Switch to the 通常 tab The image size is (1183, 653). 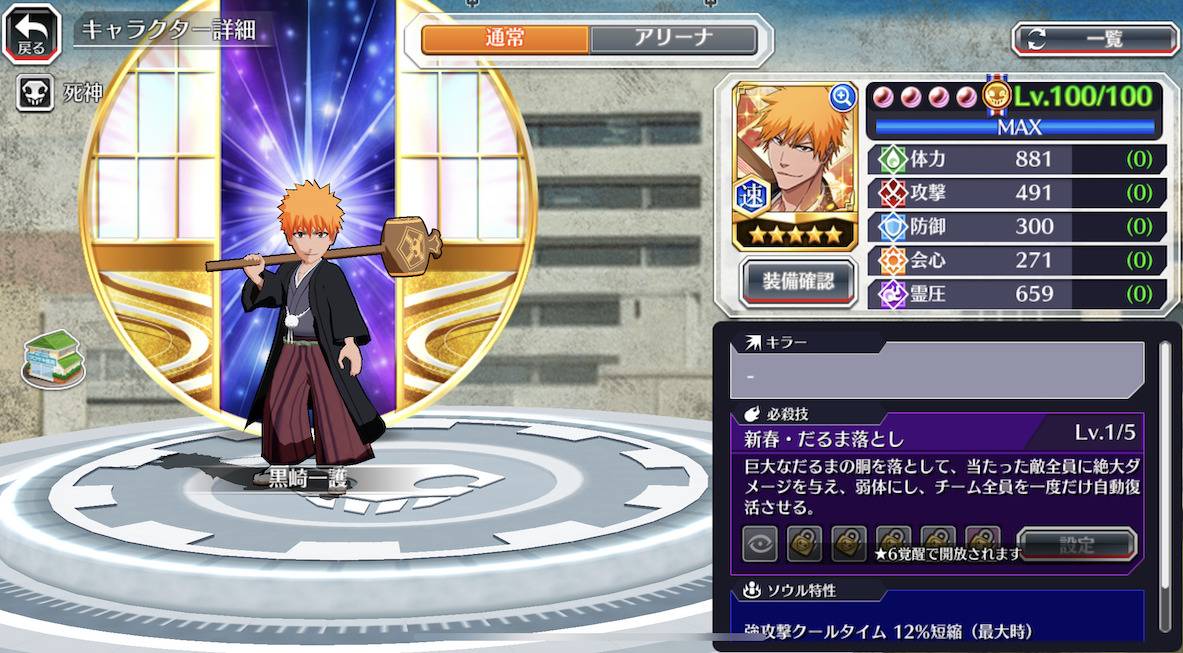[x=505, y=39]
